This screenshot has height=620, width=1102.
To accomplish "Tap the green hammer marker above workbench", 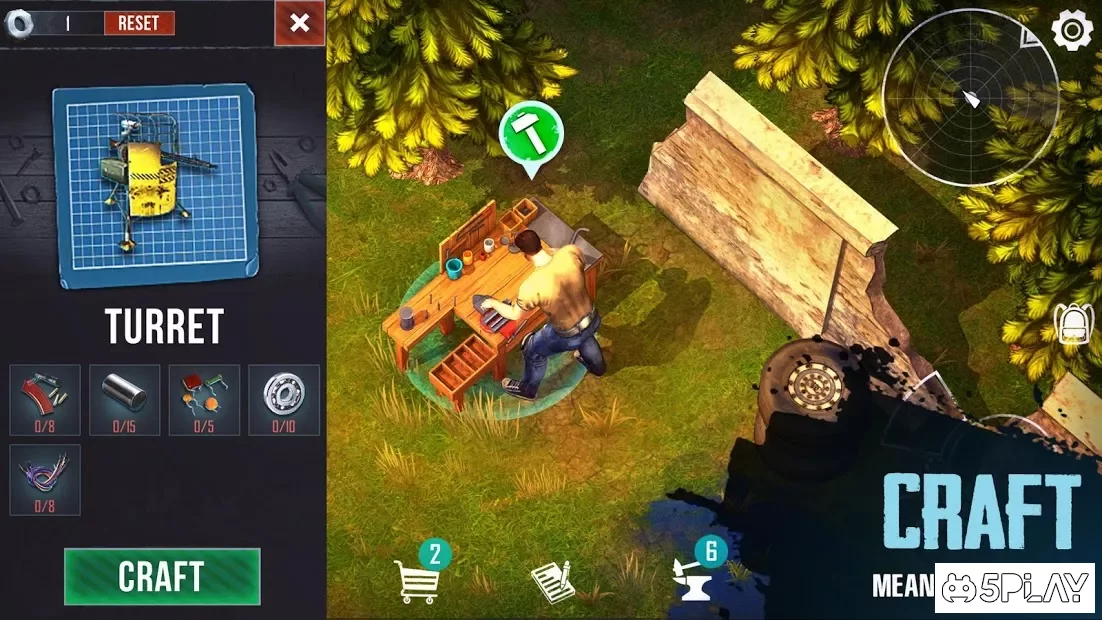I will (531, 134).
